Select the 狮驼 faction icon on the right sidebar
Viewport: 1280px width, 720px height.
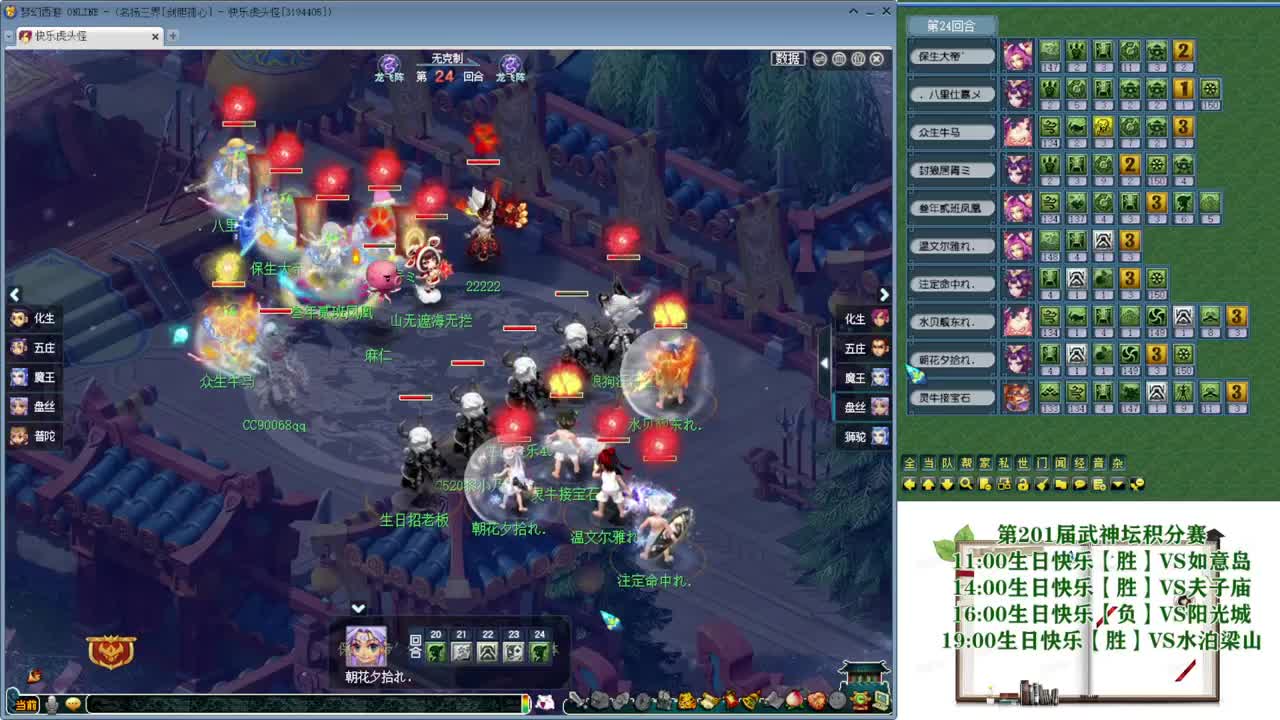[x=862, y=436]
